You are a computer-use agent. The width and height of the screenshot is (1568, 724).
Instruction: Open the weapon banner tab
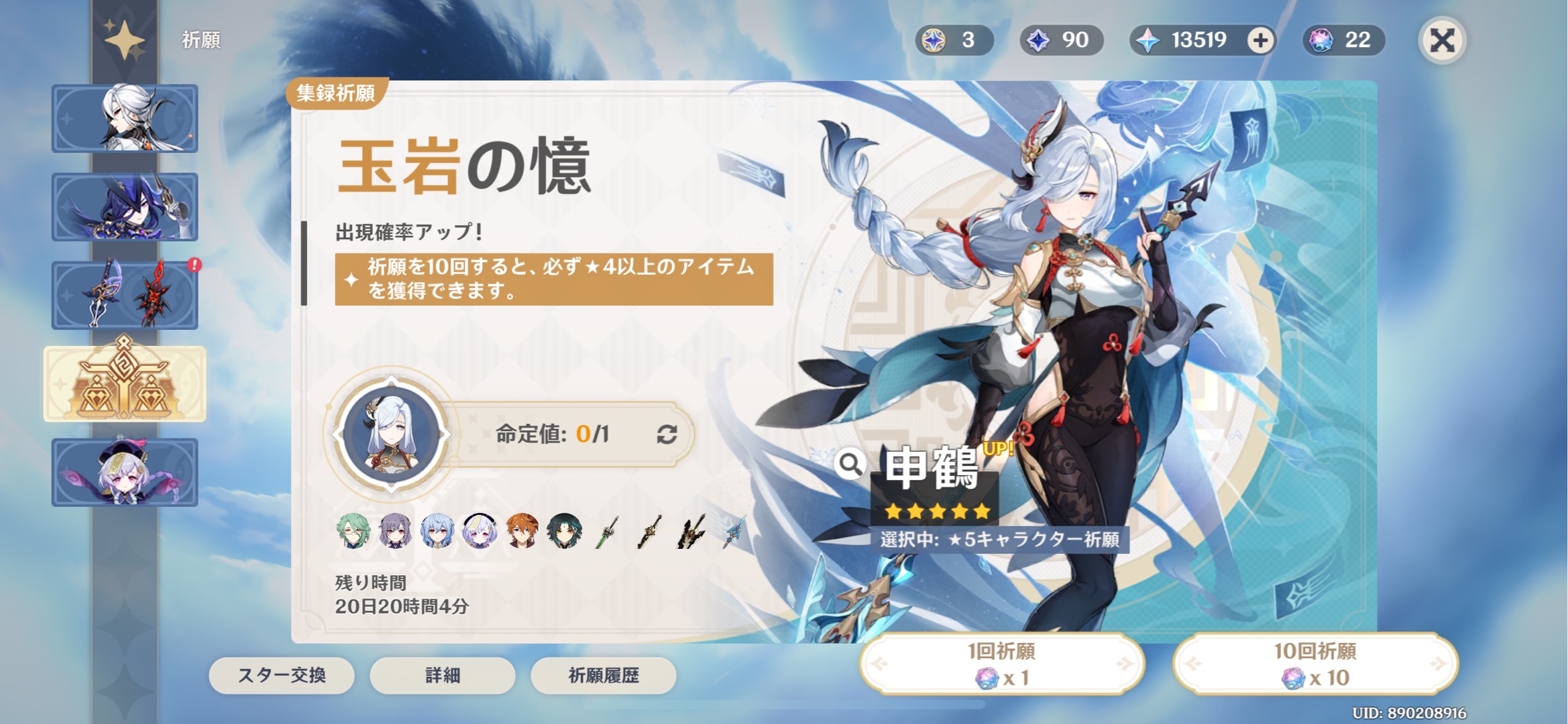click(125, 295)
